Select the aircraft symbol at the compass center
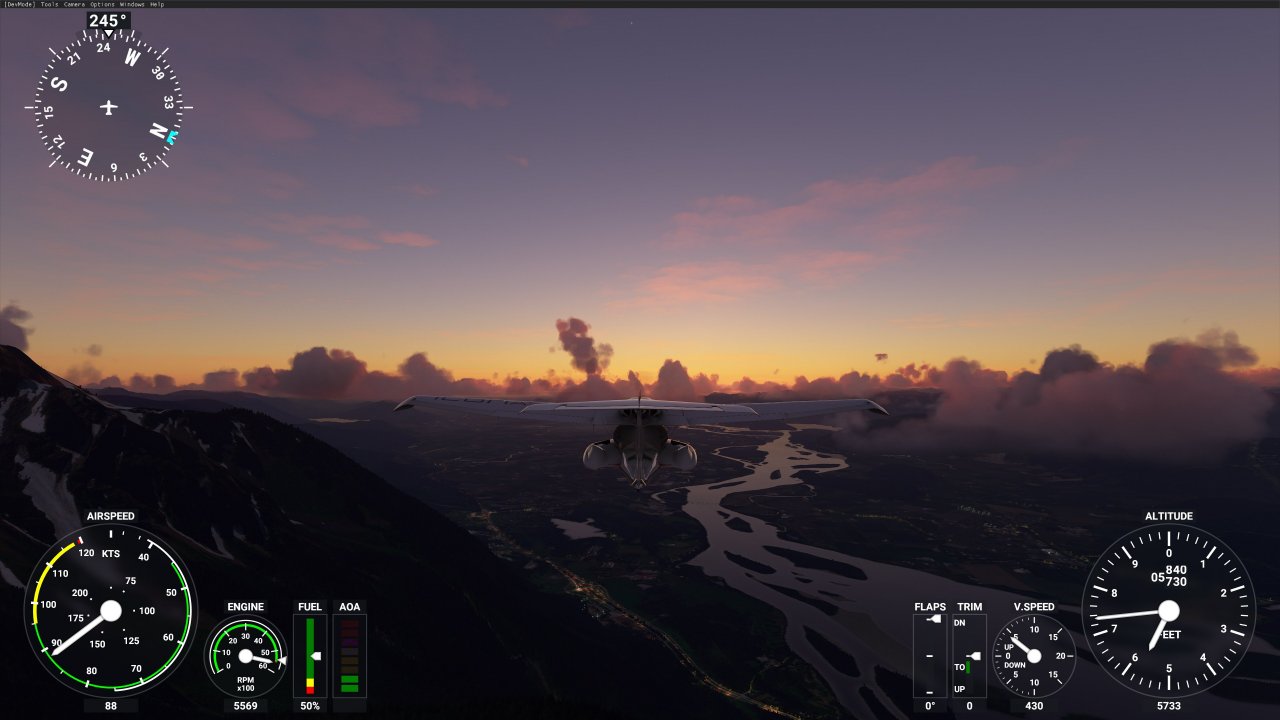1280x720 pixels. point(108,105)
